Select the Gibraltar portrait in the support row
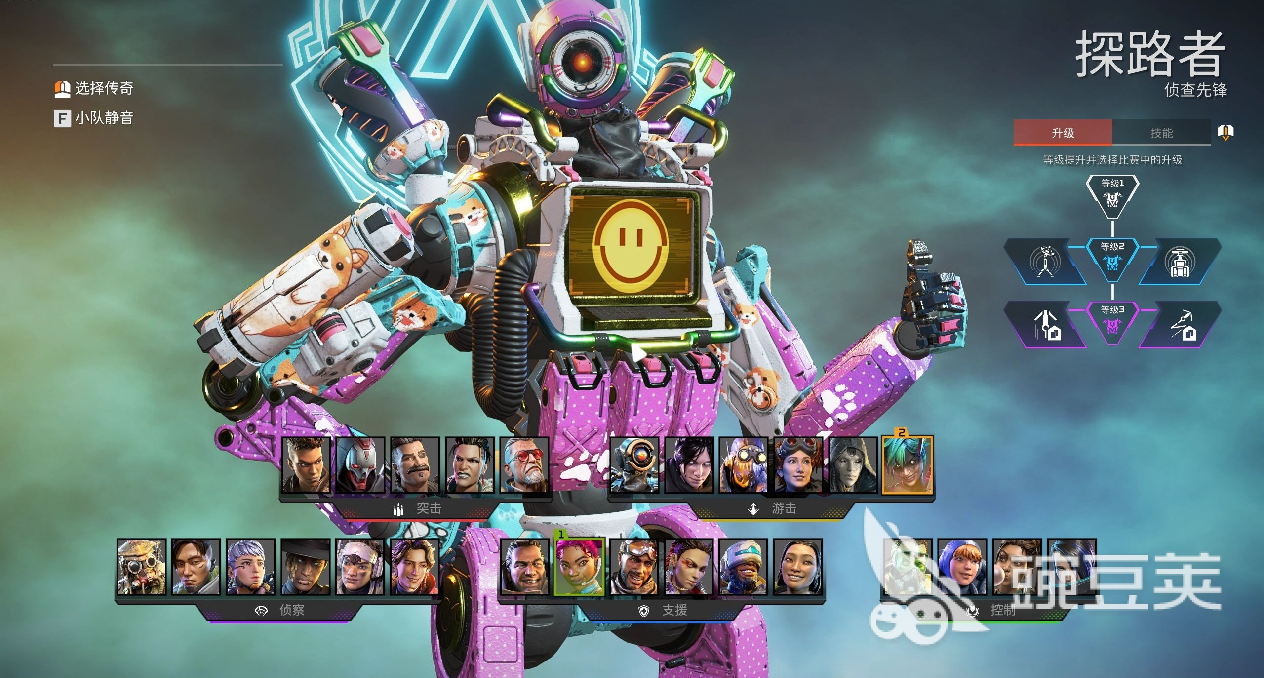Viewport: 1264px width, 678px height. click(x=525, y=567)
